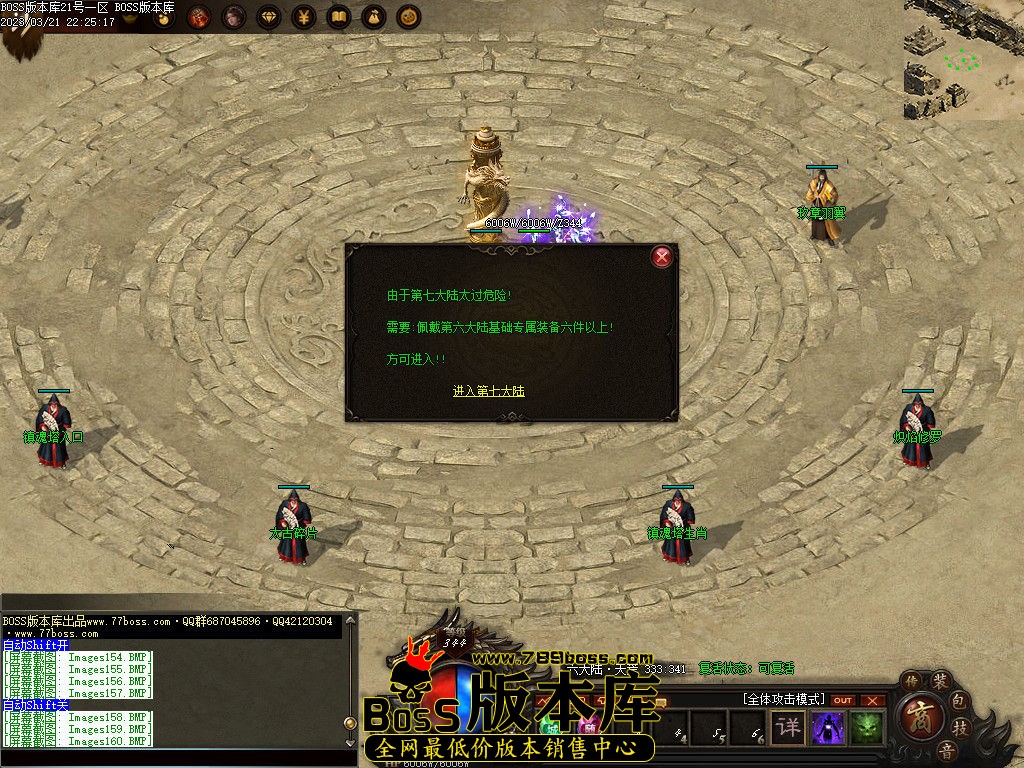Click the chat log scrollbar knob
The image size is (1024, 768).
[350, 722]
